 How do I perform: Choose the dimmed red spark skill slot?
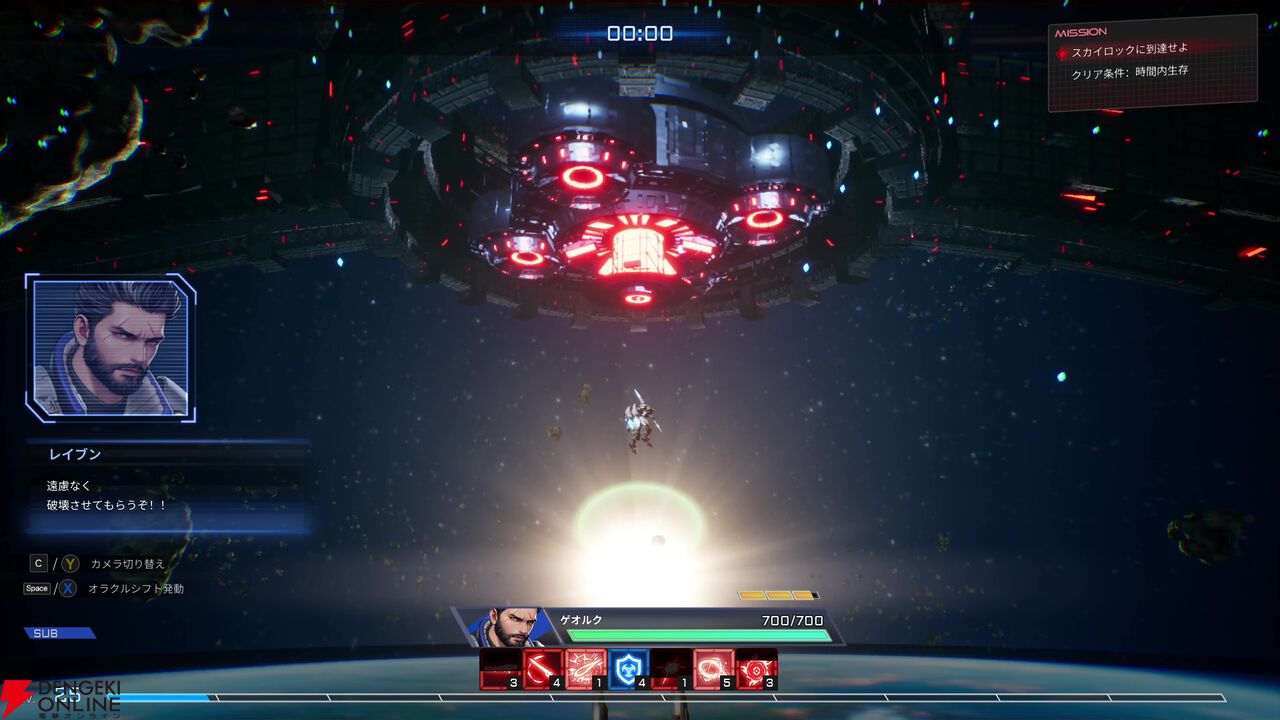671,669
